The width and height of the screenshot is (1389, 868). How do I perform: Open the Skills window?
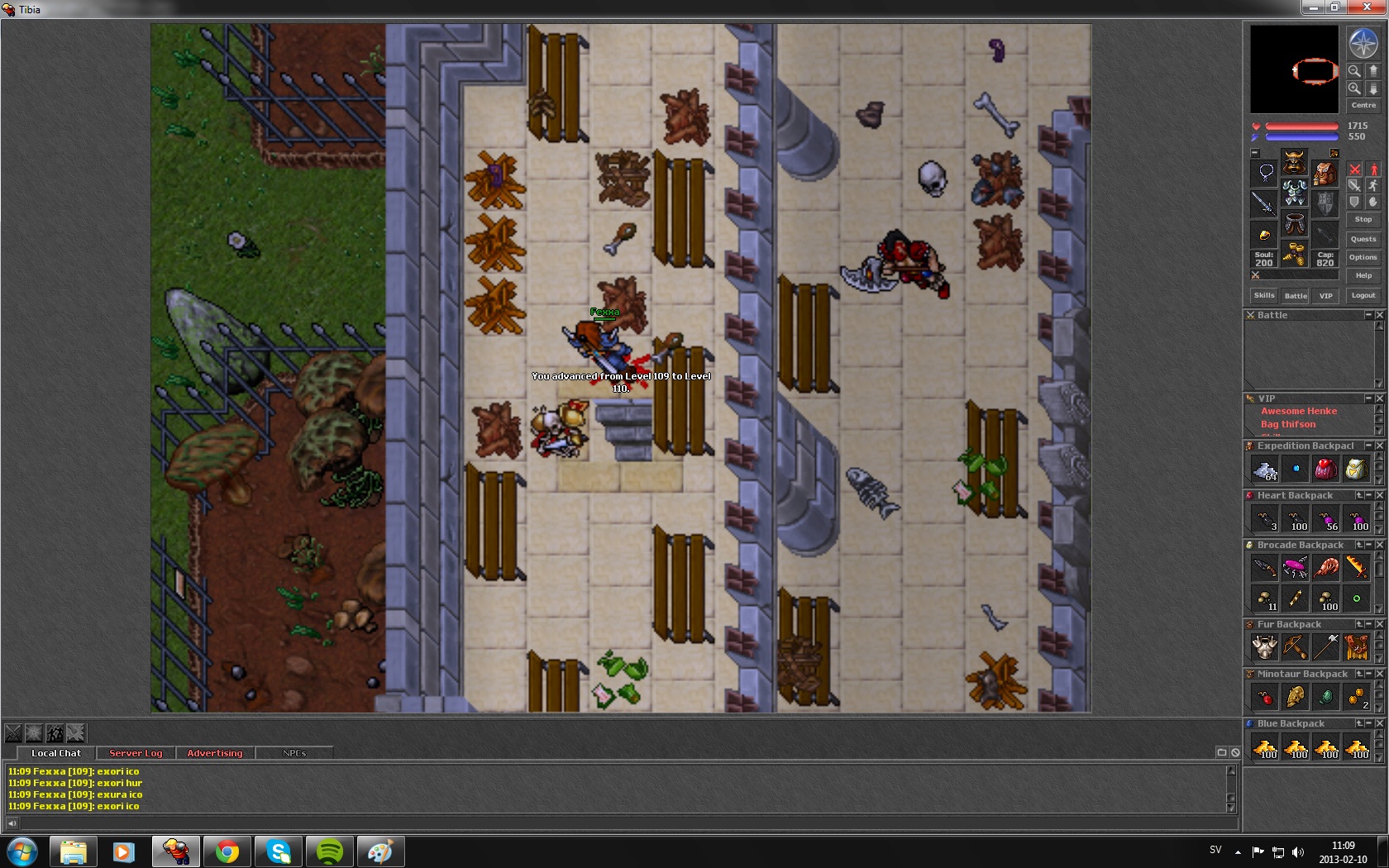pyautogui.click(x=1264, y=295)
